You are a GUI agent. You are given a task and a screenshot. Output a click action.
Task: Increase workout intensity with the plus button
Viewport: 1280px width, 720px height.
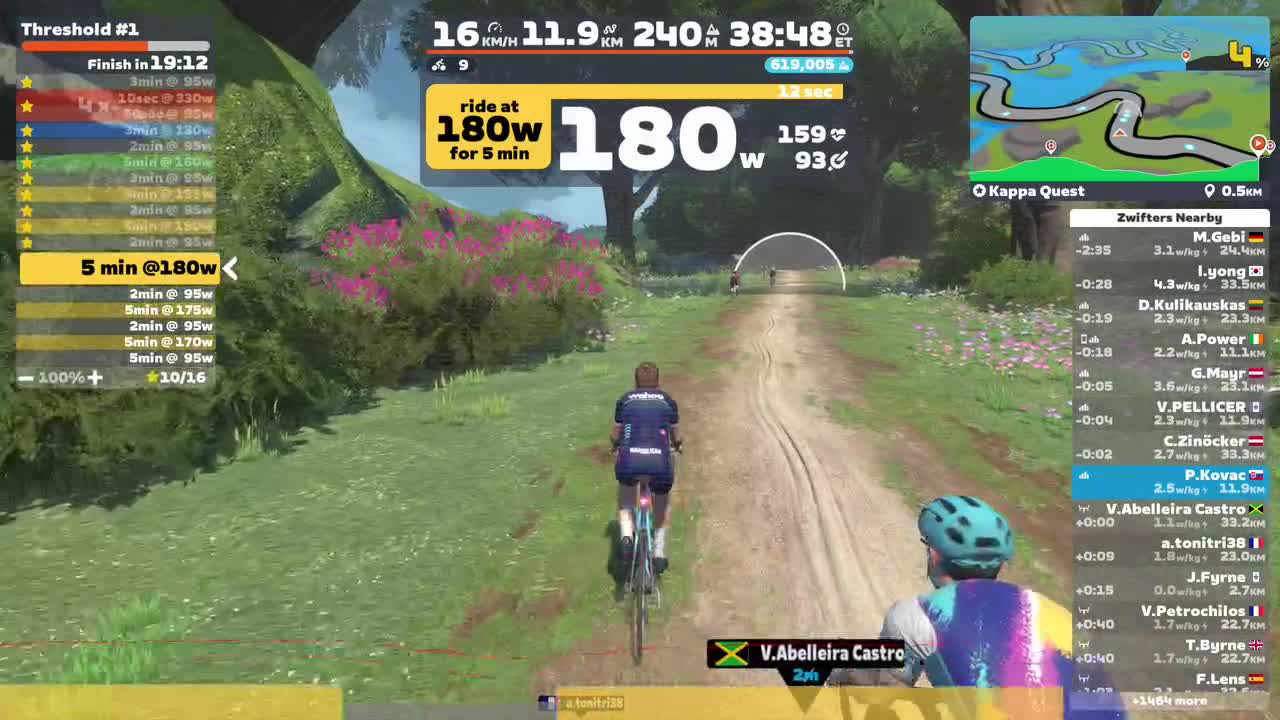[x=95, y=378]
